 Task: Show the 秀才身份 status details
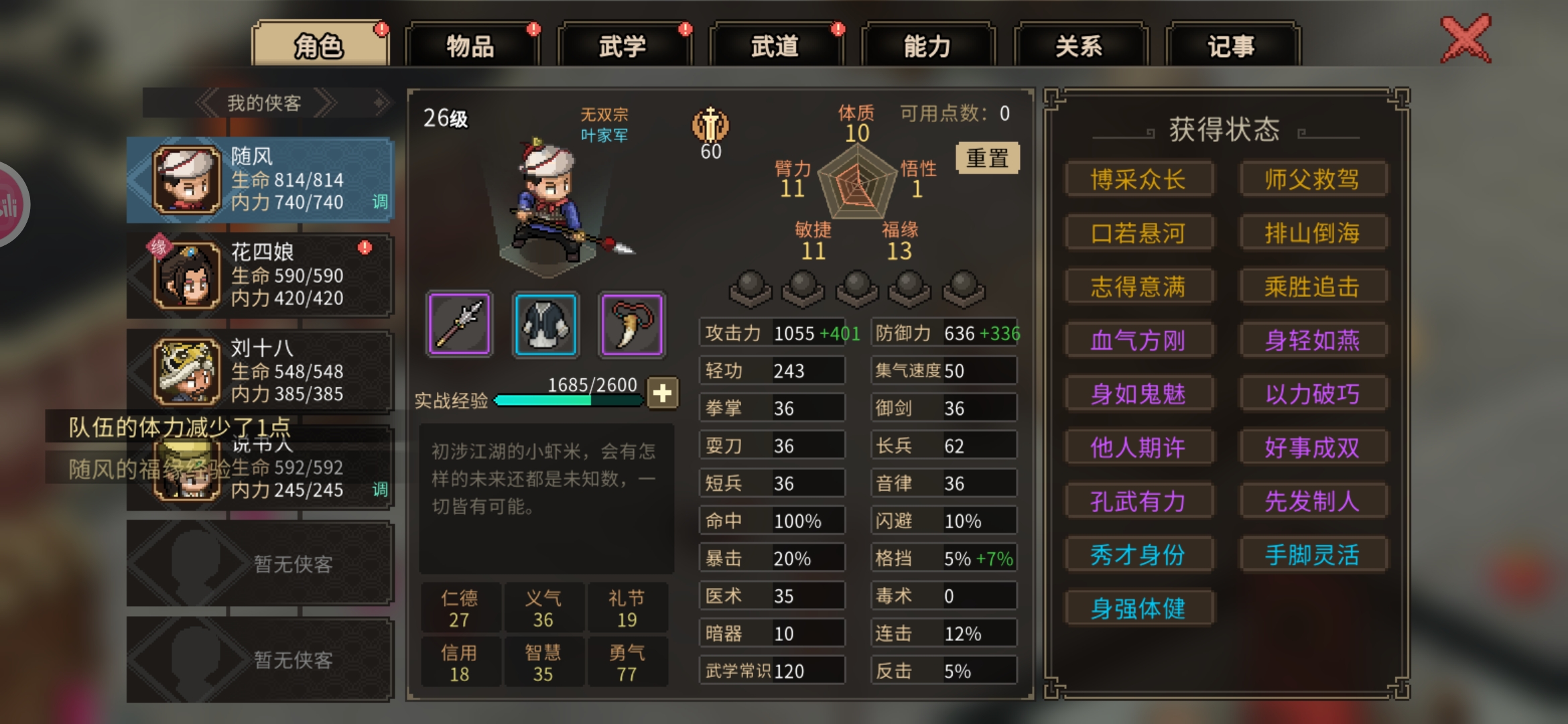(x=1138, y=555)
